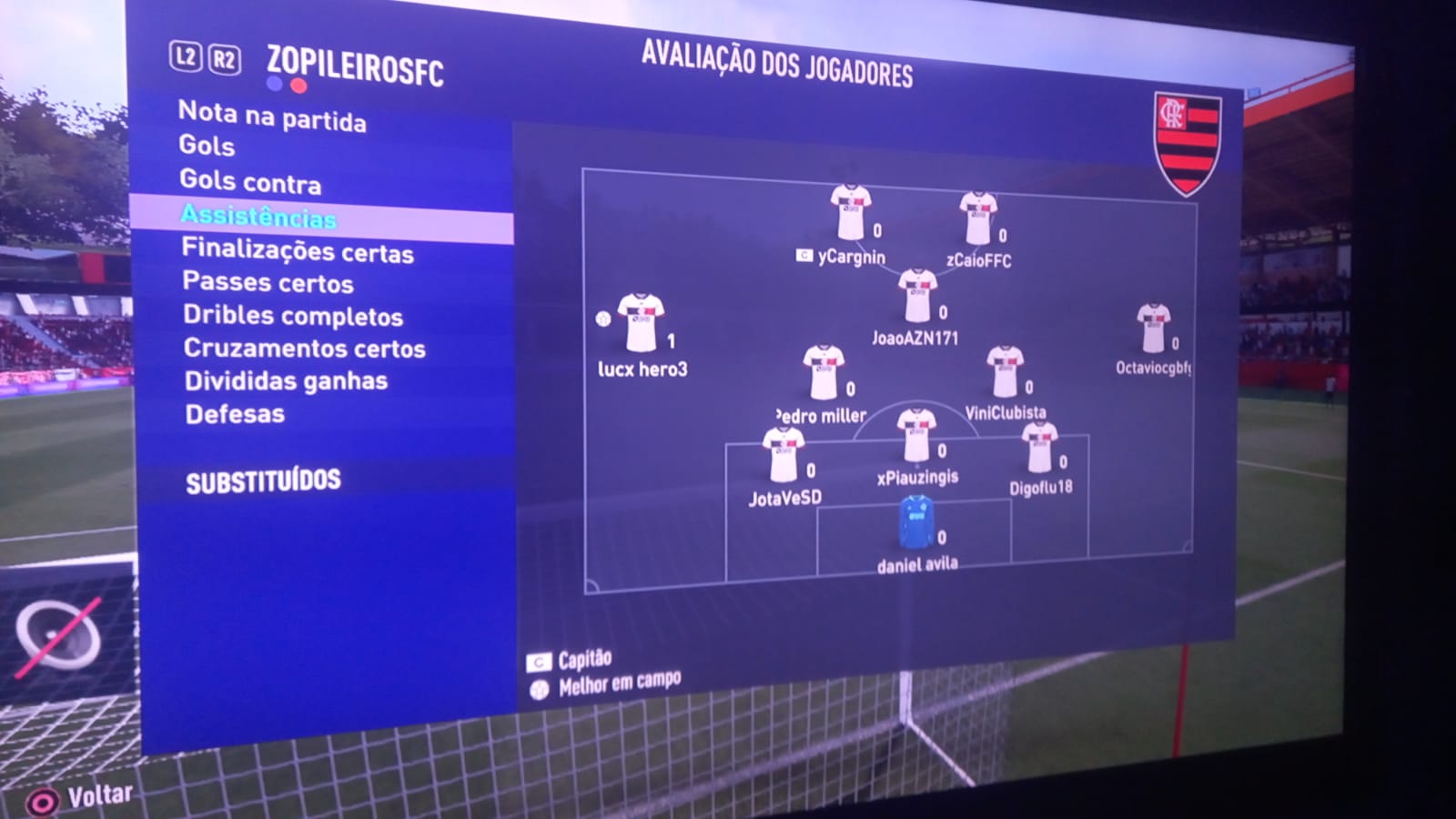Choose Dribles completos in the list
The image size is (1456, 819).
293,316
